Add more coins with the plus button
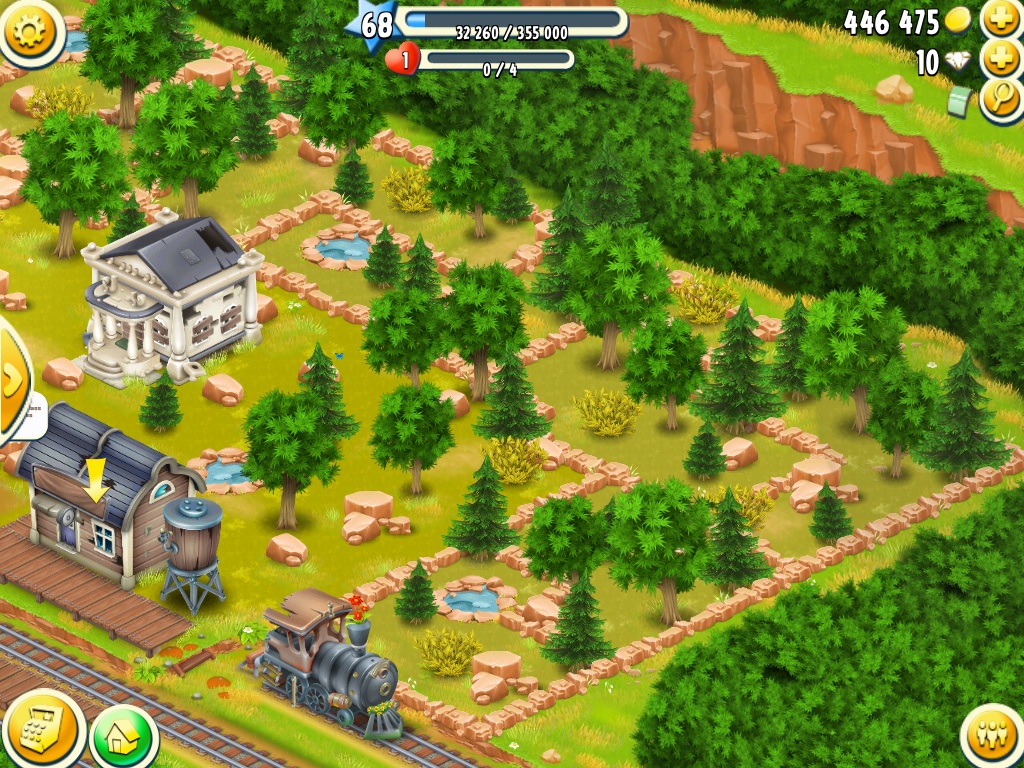Viewport: 1024px width, 768px height. (x=999, y=19)
